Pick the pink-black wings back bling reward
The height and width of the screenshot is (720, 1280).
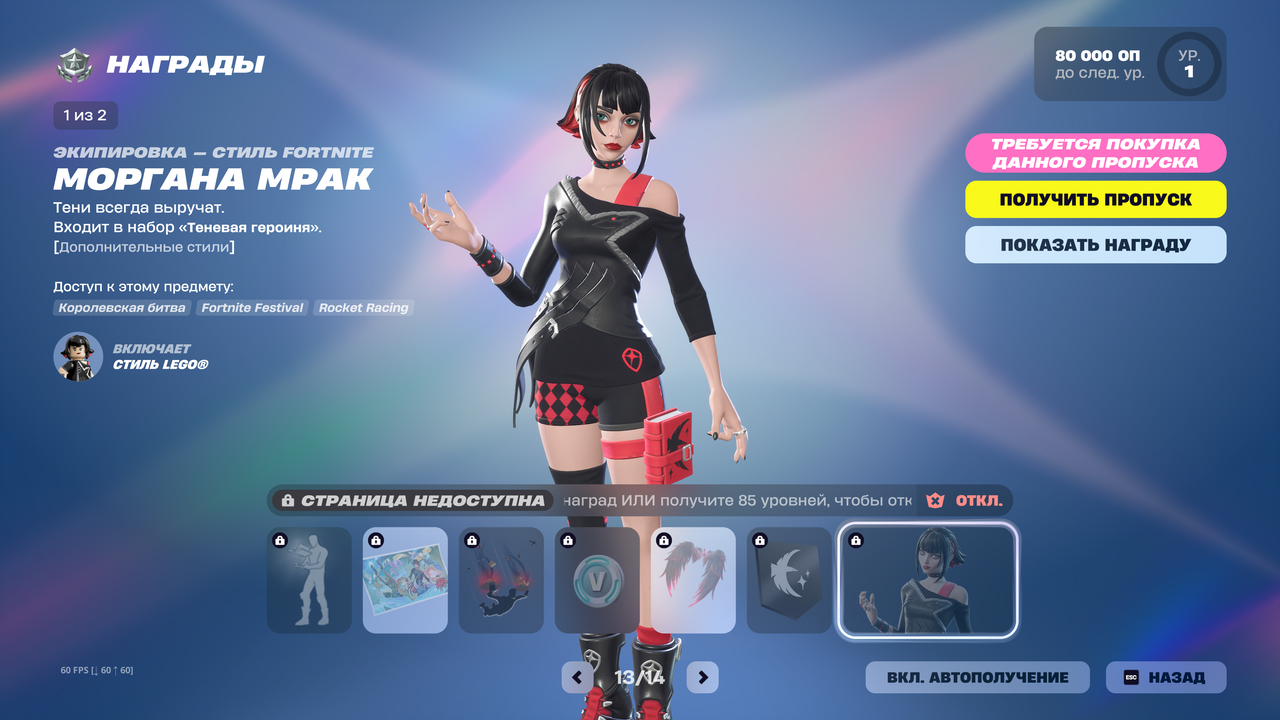click(x=693, y=580)
